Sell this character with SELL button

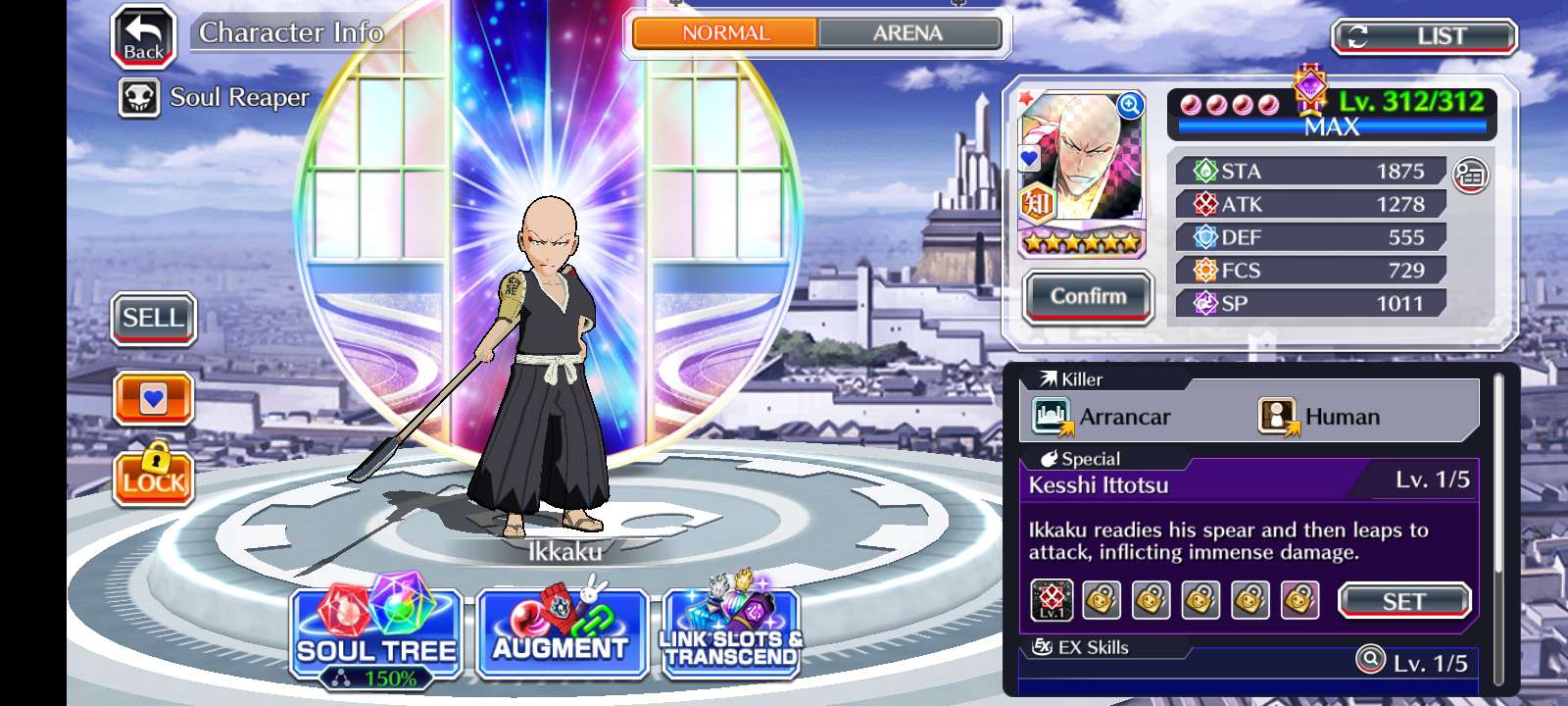point(153,319)
